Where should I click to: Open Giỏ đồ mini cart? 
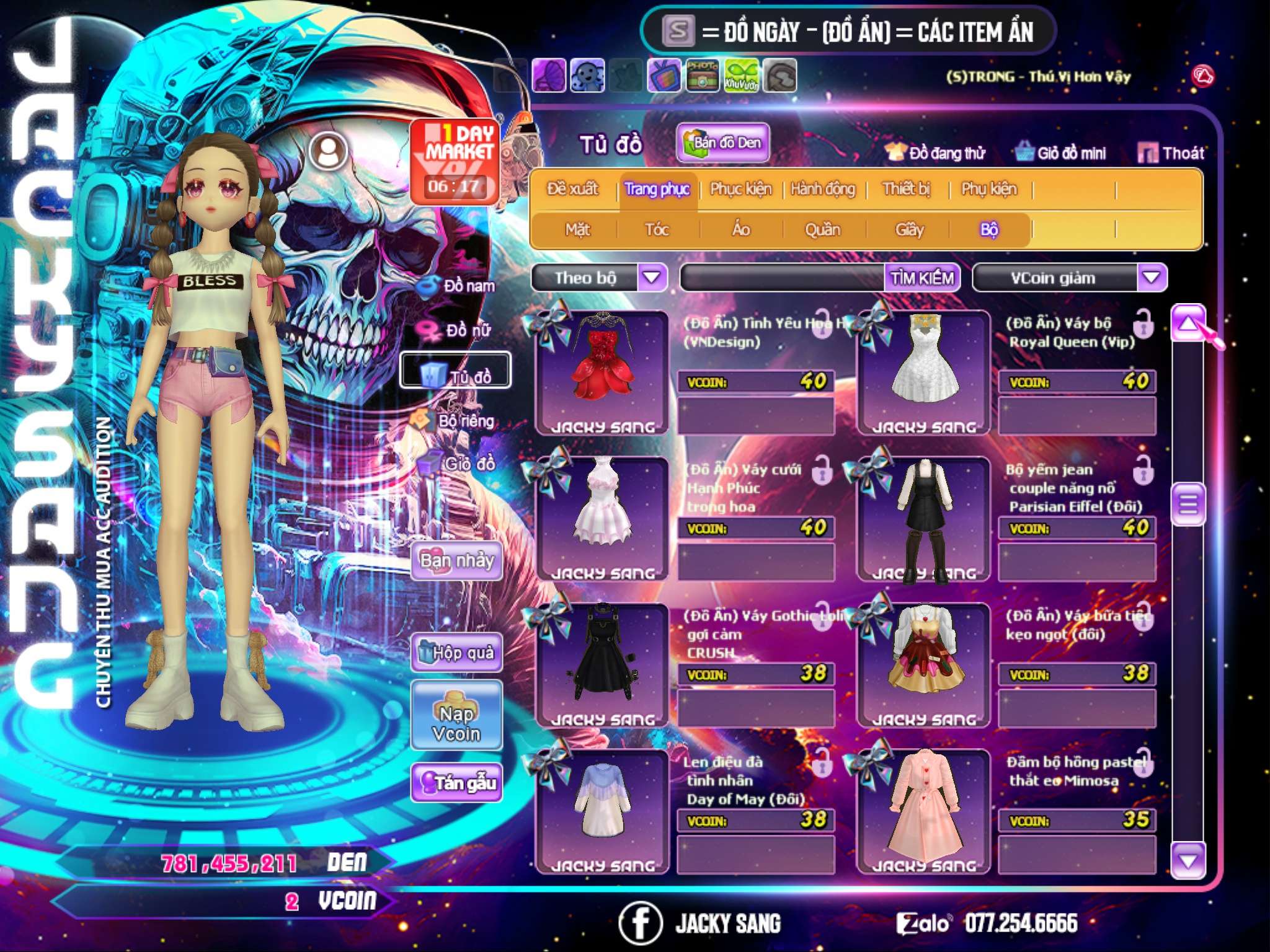[1061, 152]
